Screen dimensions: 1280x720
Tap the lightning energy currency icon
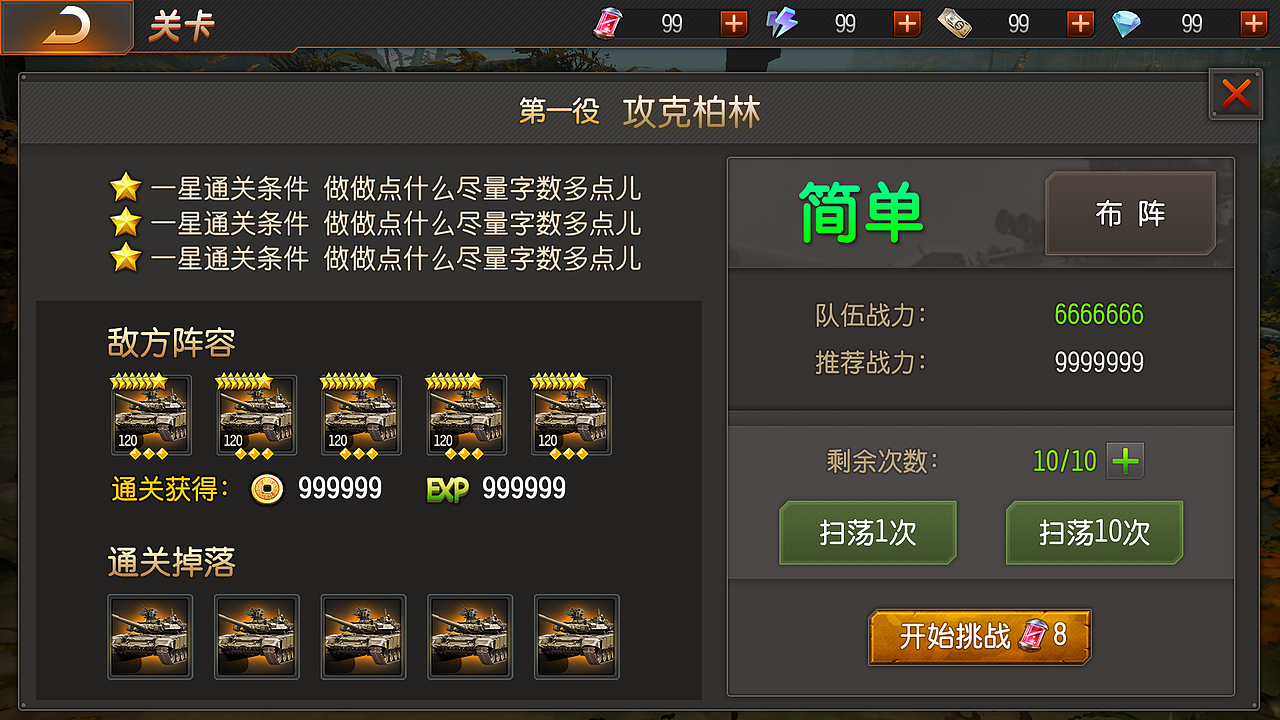[x=780, y=23]
